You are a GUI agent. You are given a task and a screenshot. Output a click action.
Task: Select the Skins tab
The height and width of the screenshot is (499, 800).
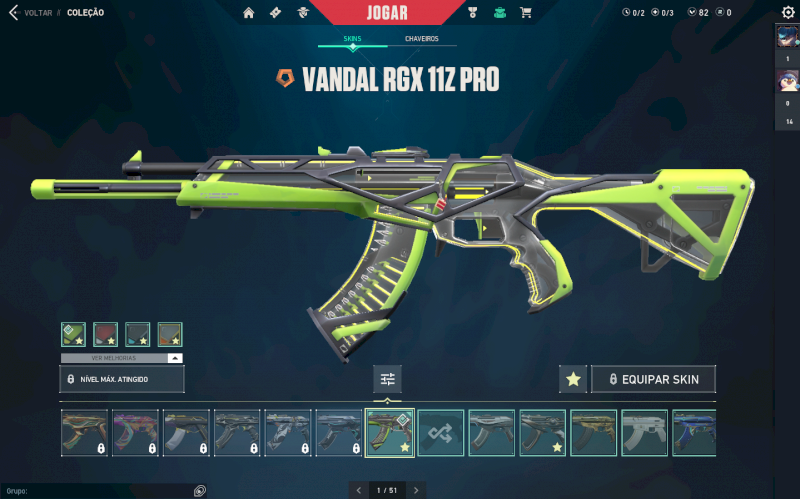pyautogui.click(x=352, y=39)
